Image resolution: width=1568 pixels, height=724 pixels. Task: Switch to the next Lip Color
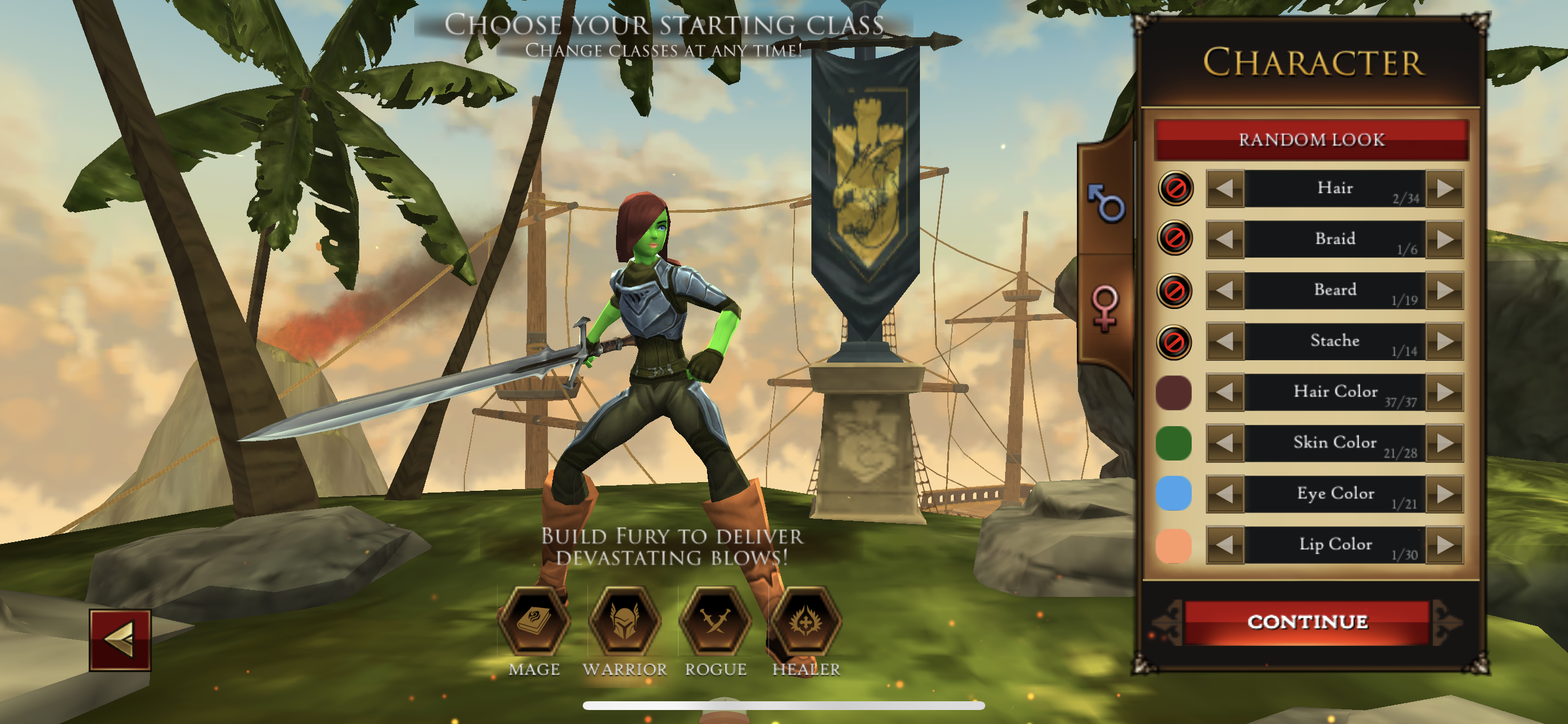tap(1445, 545)
